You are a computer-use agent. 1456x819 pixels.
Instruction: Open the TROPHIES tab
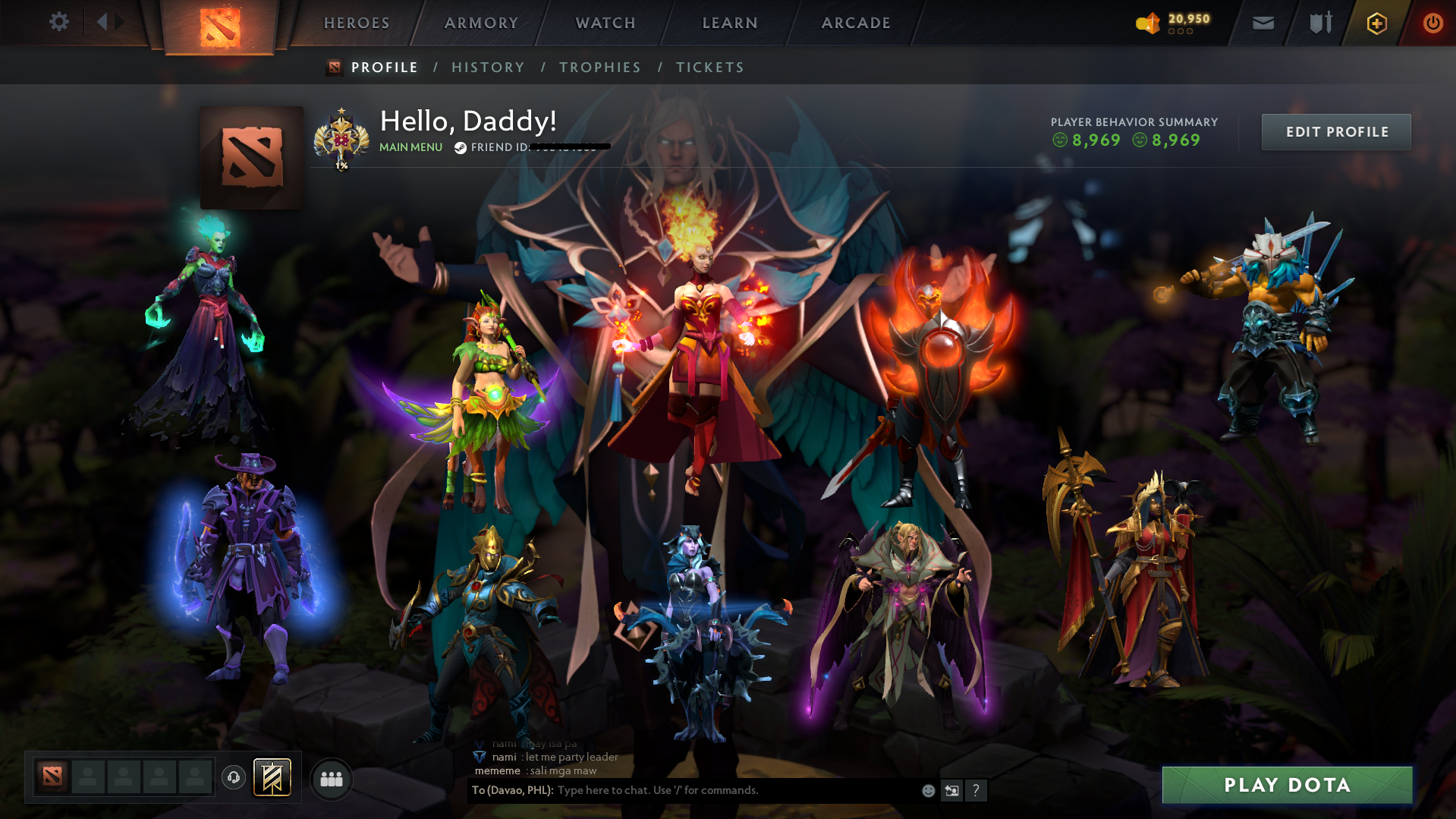pyautogui.click(x=599, y=67)
